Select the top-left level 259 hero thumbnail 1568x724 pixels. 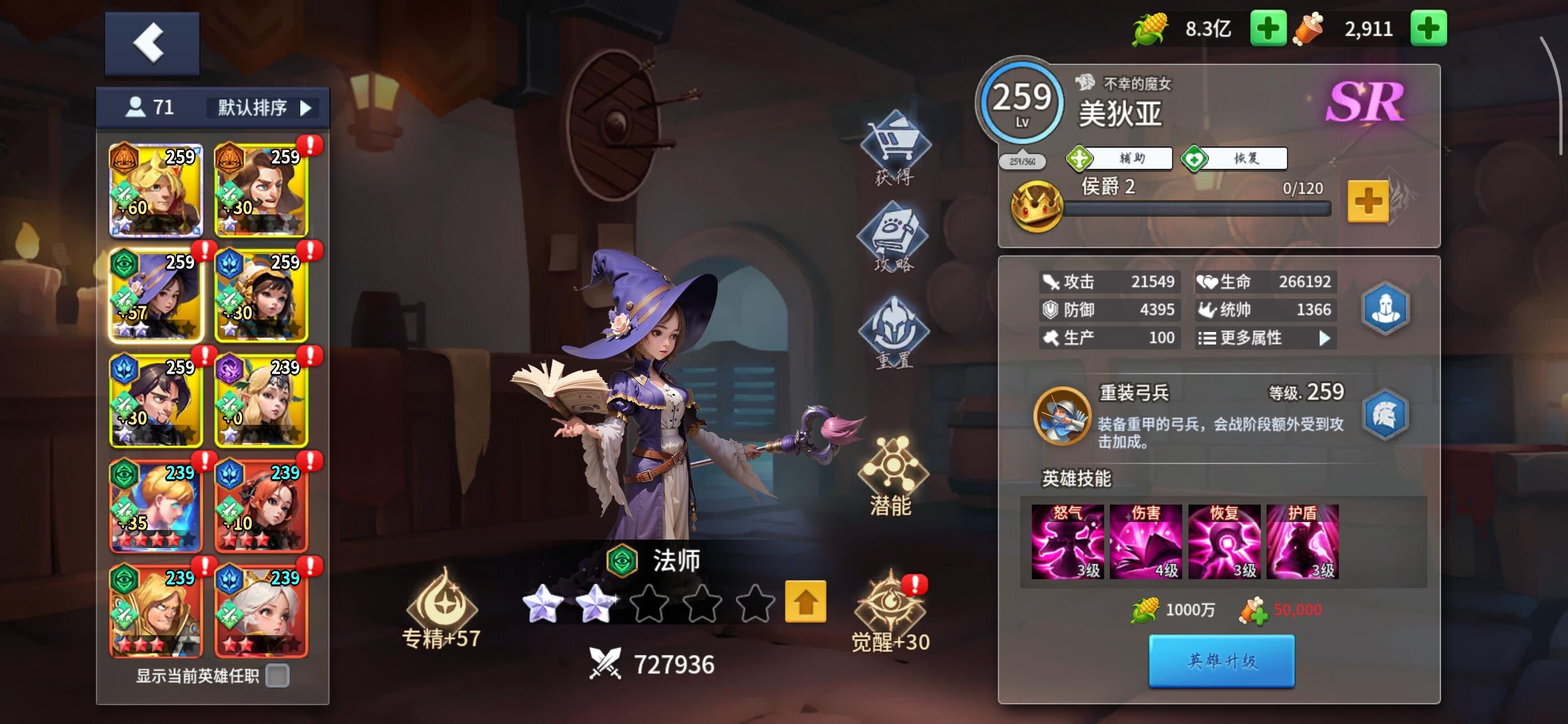tap(156, 189)
